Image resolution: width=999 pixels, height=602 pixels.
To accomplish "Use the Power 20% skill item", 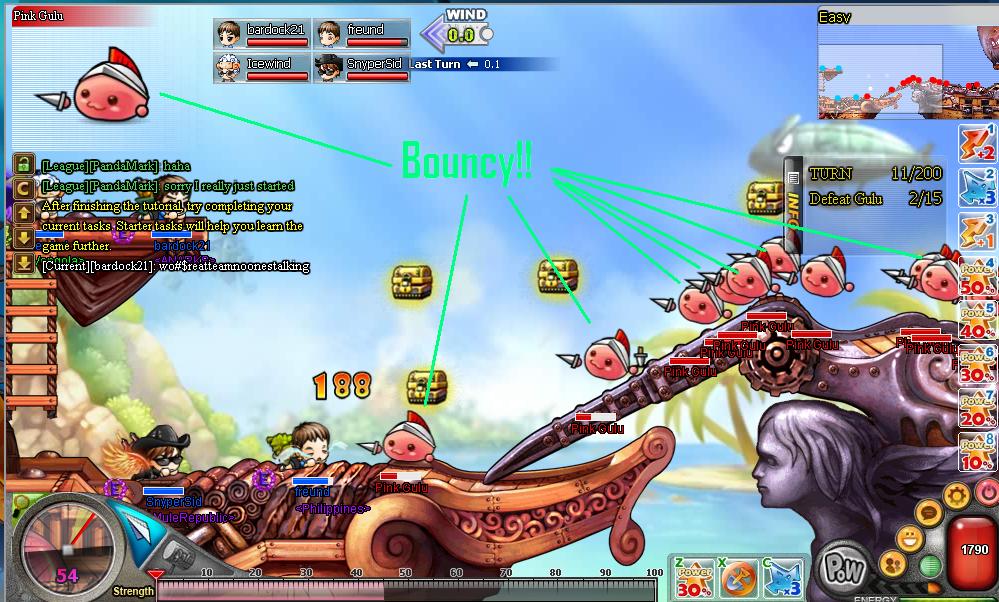I will tap(976, 408).
